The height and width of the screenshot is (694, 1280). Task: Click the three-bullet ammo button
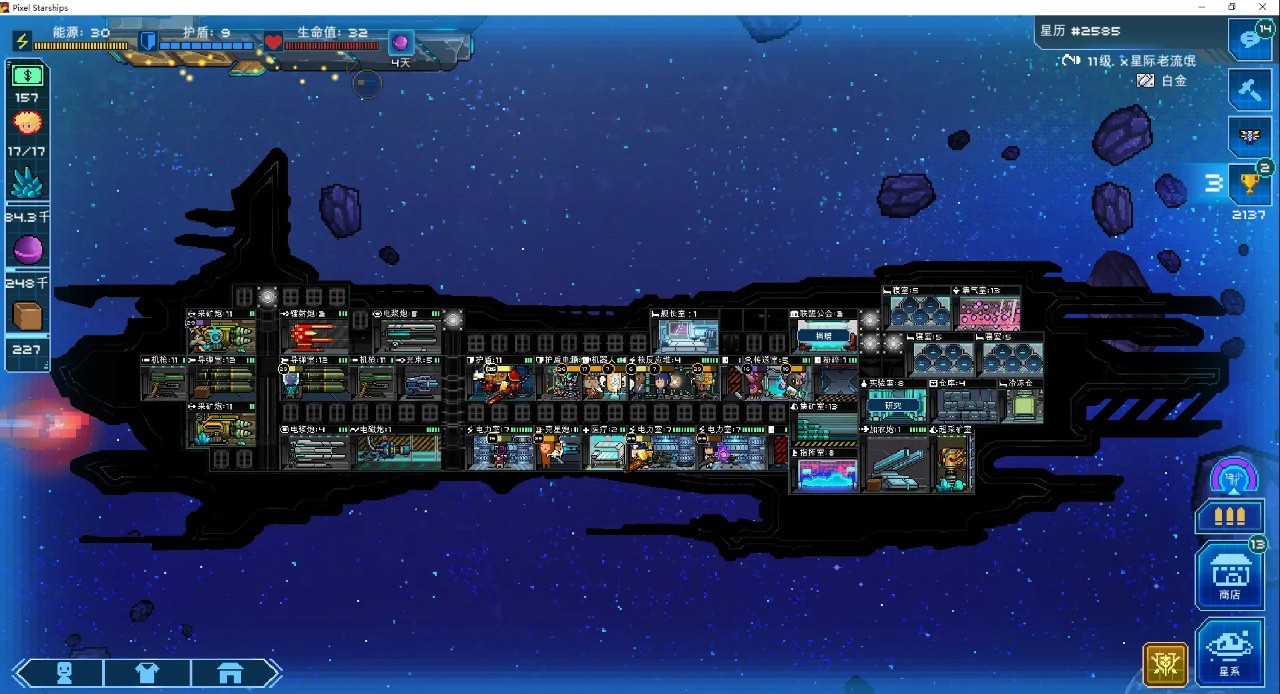pyautogui.click(x=1229, y=517)
